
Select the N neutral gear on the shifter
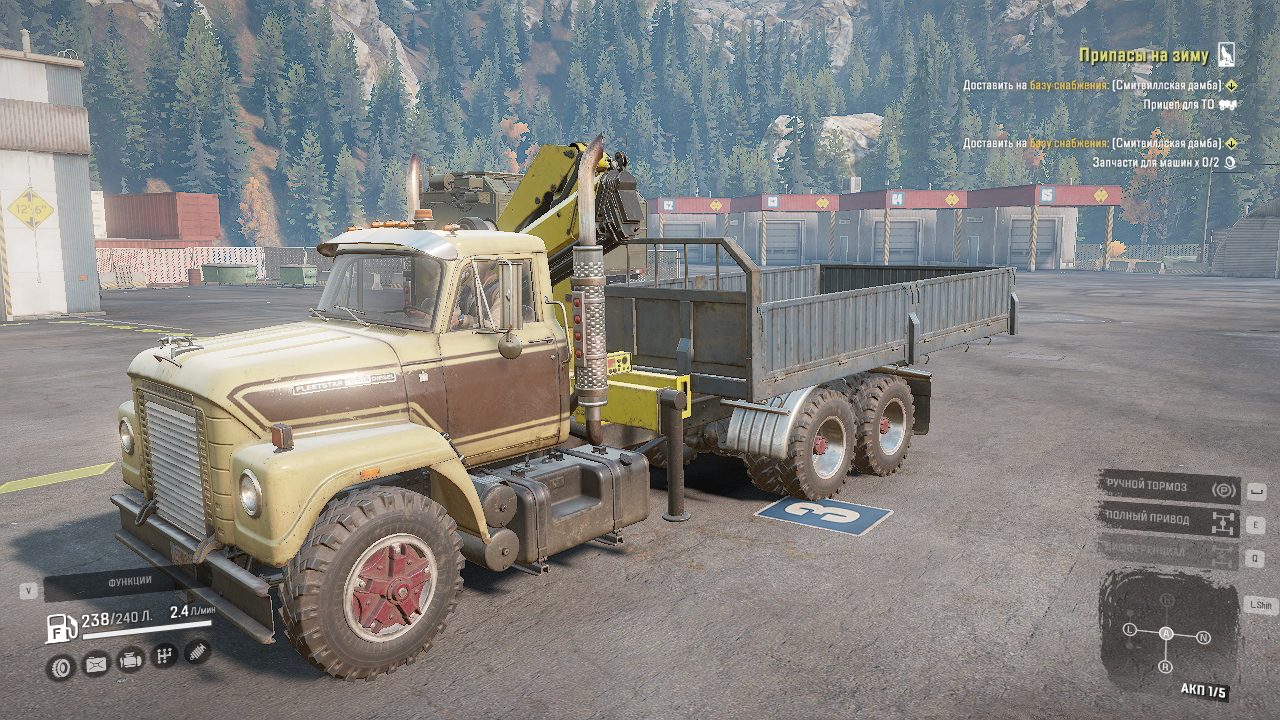point(1203,636)
